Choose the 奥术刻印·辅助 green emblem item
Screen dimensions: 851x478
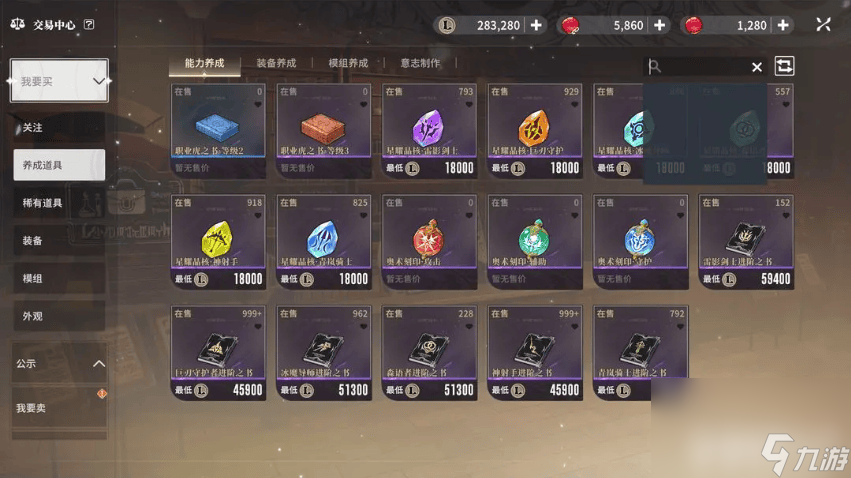click(x=534, y=241)
